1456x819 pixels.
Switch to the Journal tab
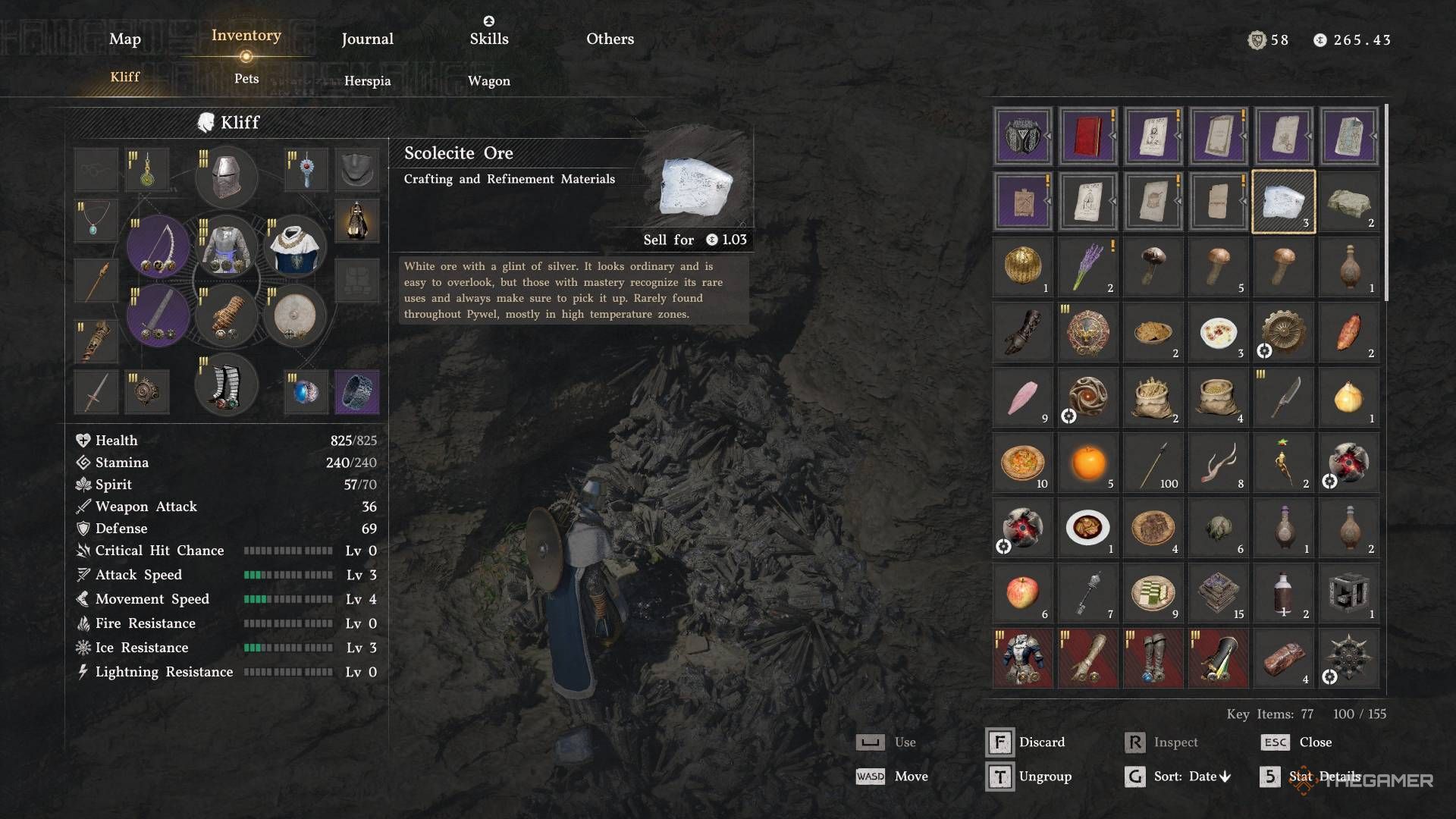367,39
